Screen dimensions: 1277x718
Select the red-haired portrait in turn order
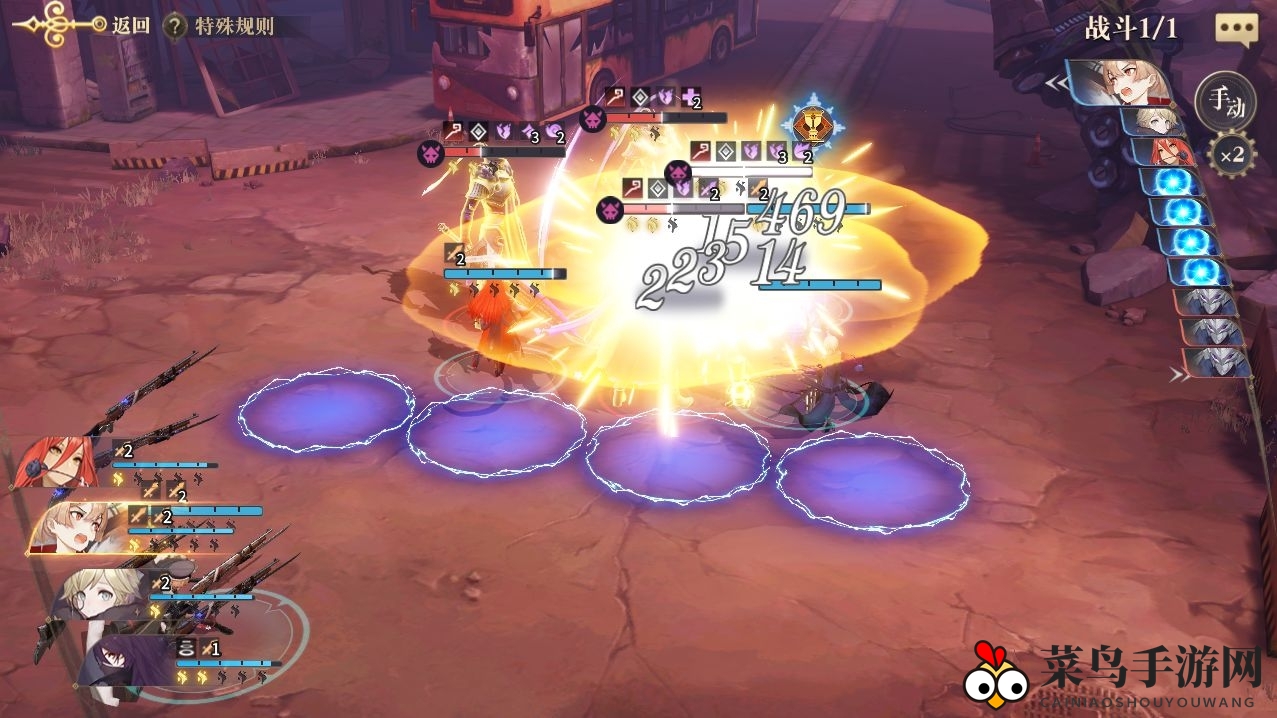1164,152
